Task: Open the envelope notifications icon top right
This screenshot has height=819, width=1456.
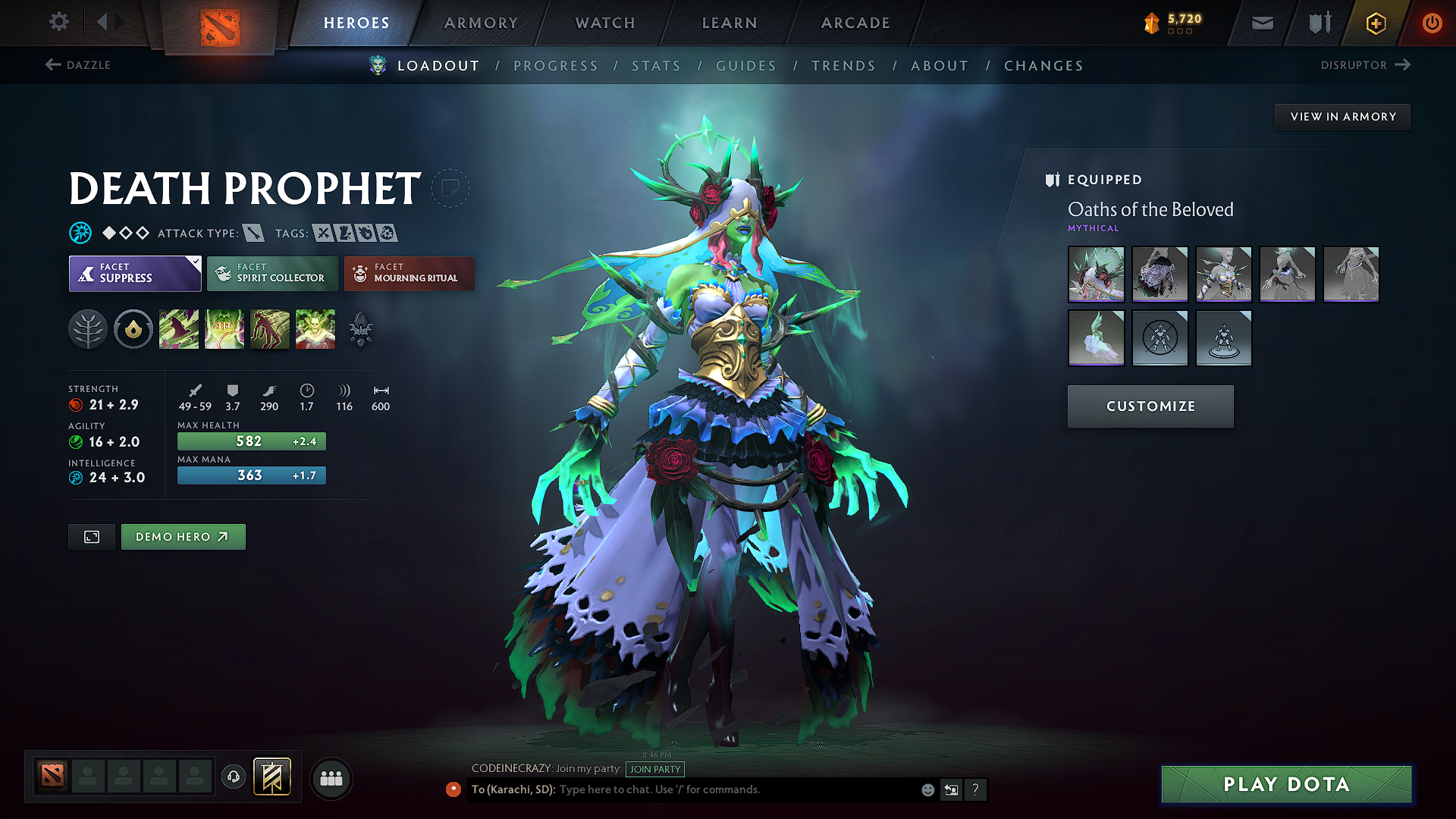Action: [1261, 23]
